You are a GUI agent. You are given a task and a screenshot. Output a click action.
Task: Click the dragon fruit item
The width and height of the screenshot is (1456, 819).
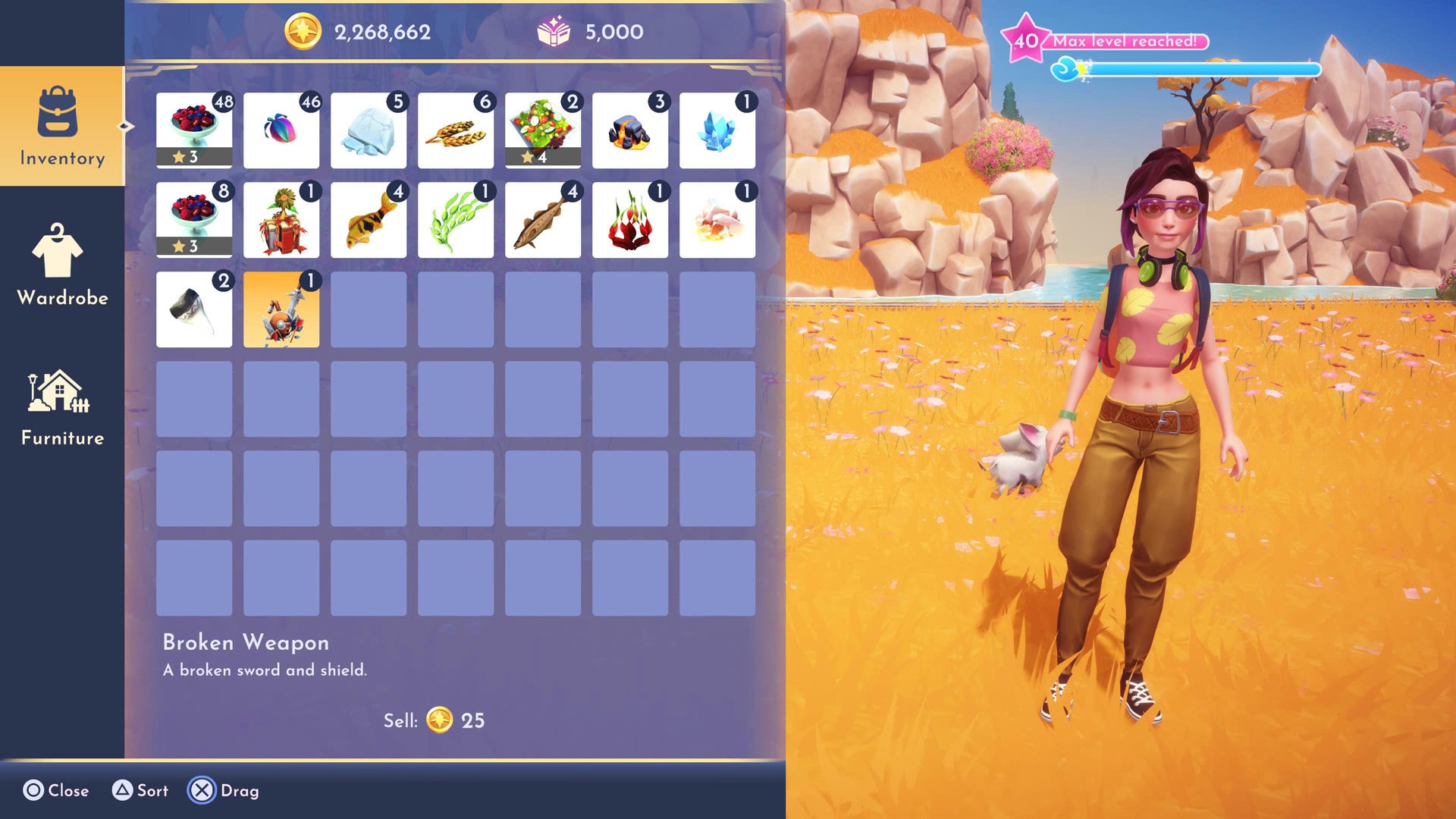630,219
